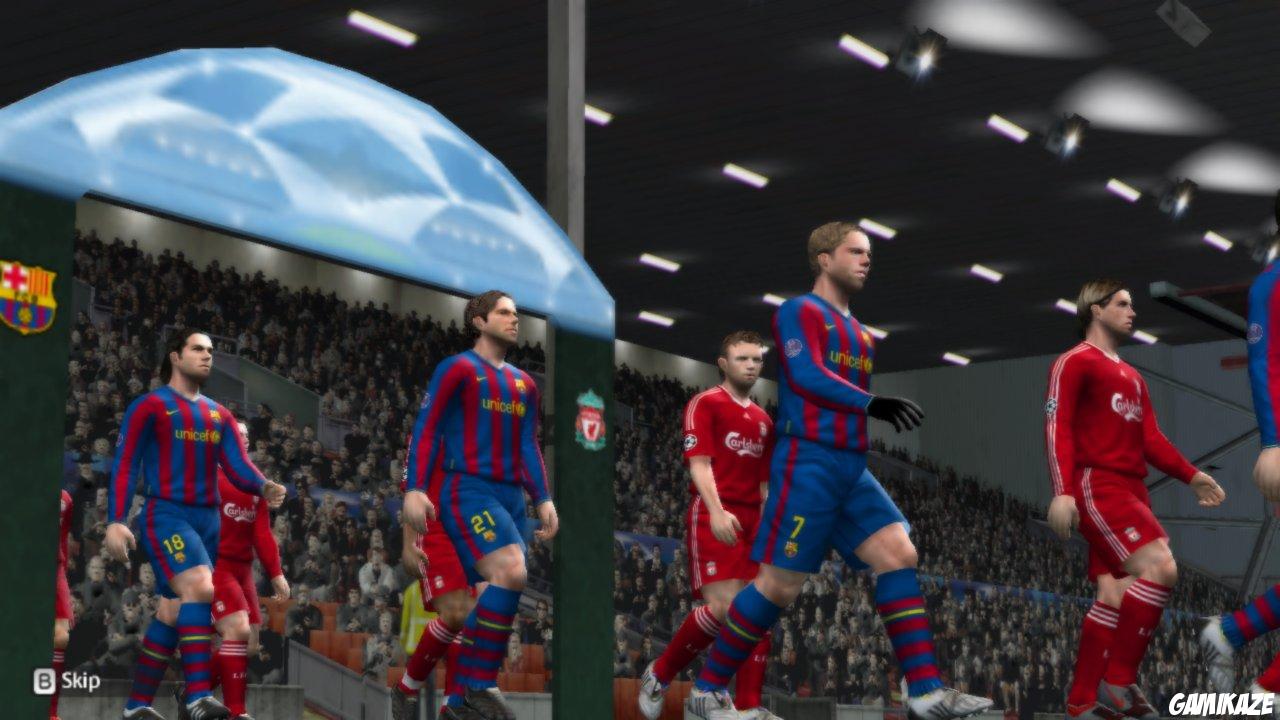The width and height of the screenshot is (1280, 720).
Task: Select the FC Barcelona club crest
Action: click(x=27, y=293)
